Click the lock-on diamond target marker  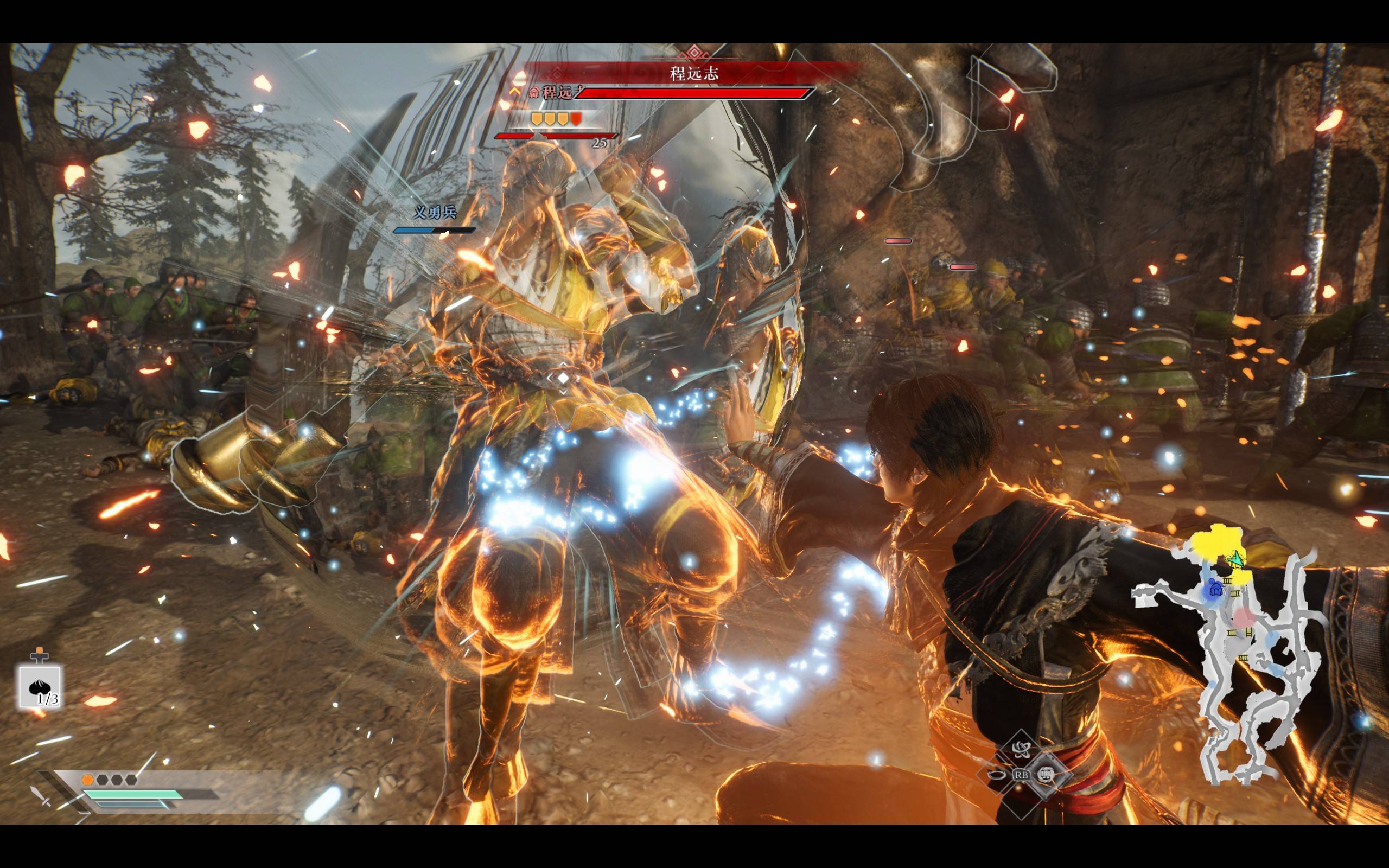564,378
